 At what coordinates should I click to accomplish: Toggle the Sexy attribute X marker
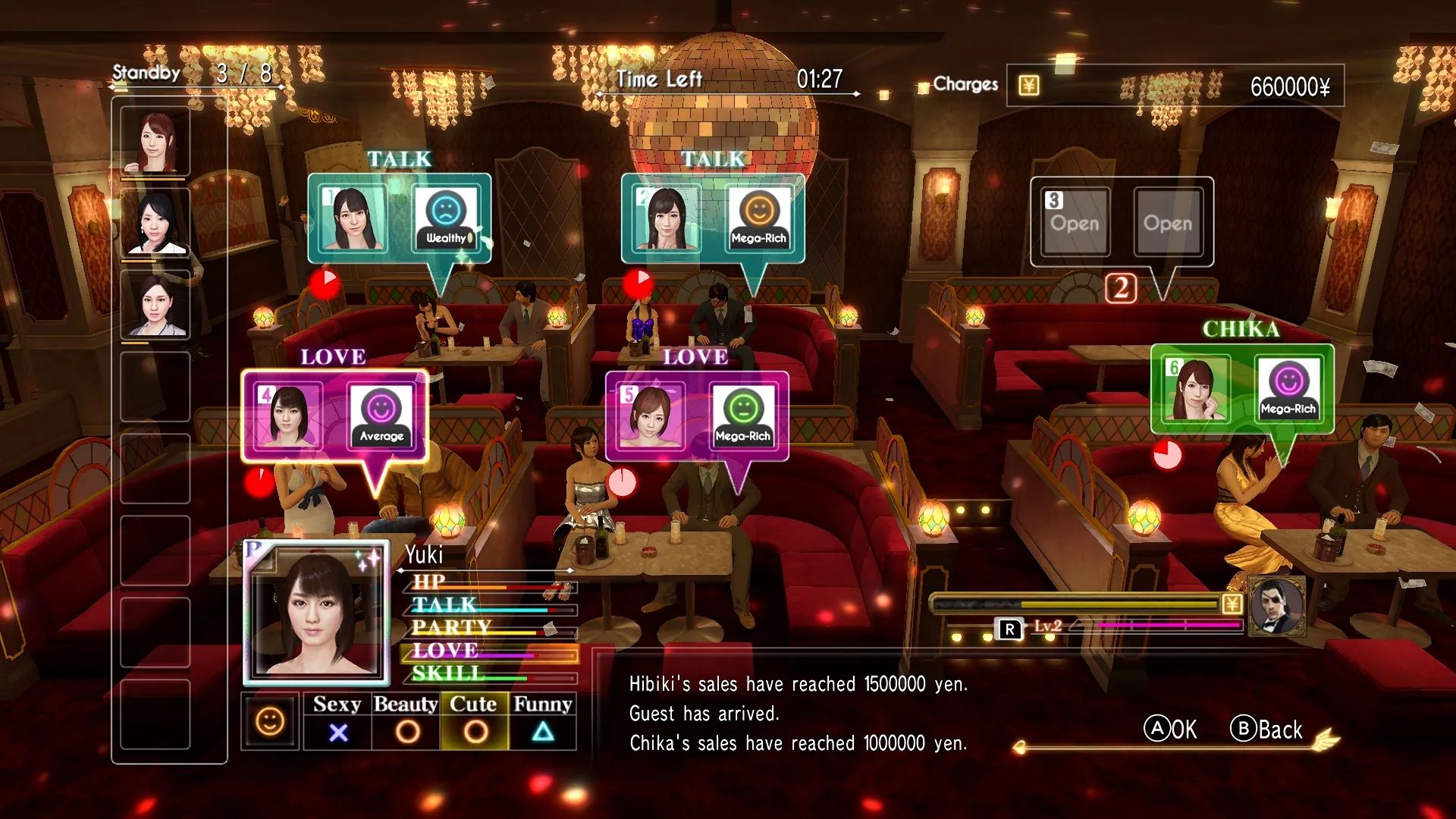pyautogui.click(x=339, y=733)
